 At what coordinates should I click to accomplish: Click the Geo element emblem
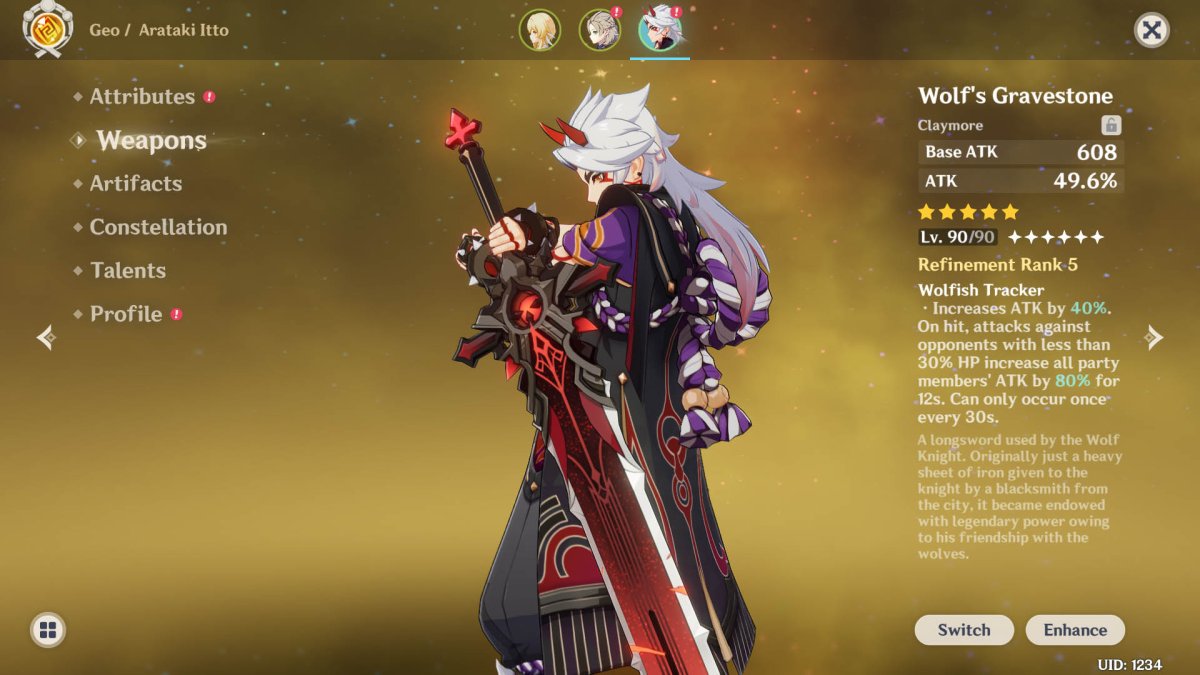(x=48, y=29)
